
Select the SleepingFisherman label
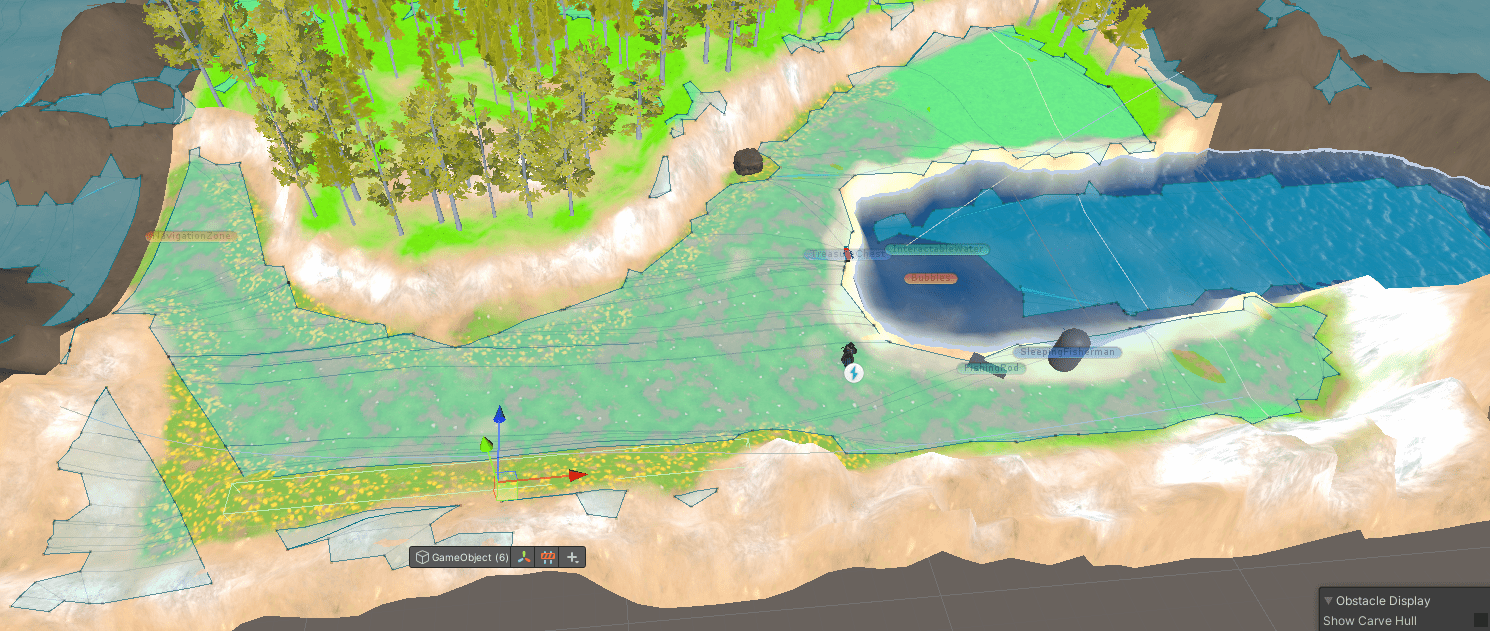click(1067, 352)
